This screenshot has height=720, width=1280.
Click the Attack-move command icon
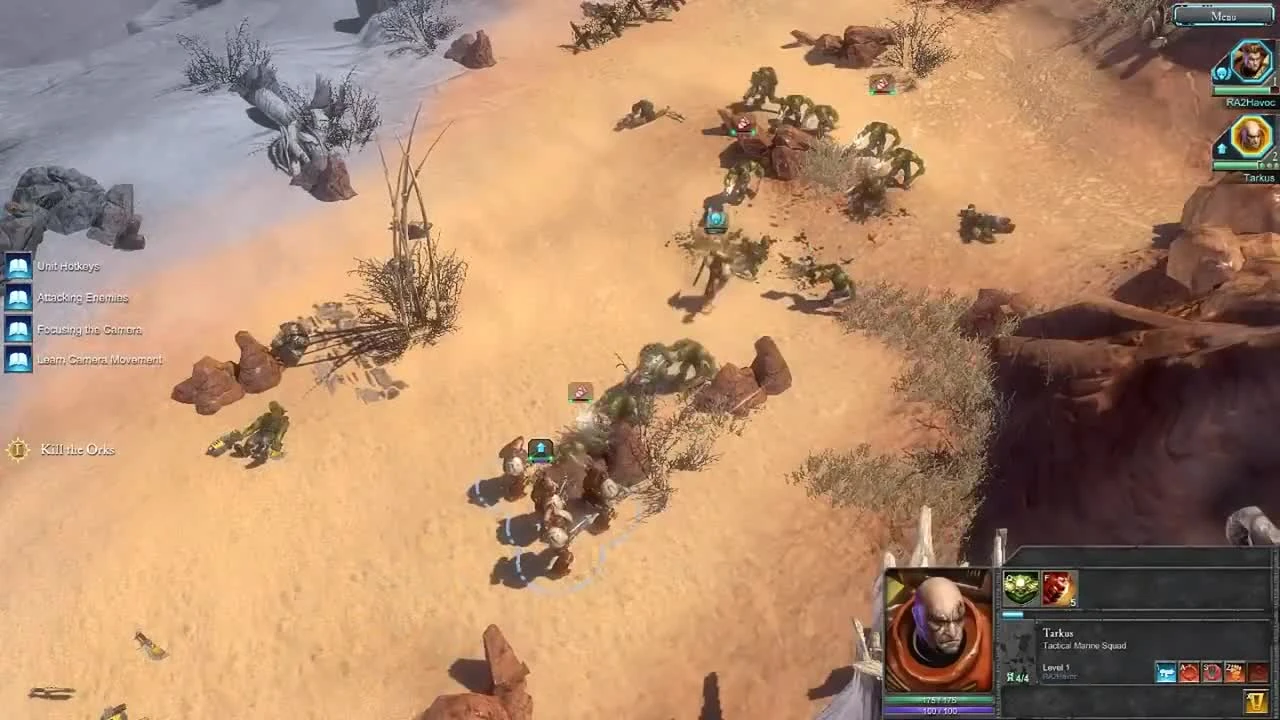coord(1188,671)
